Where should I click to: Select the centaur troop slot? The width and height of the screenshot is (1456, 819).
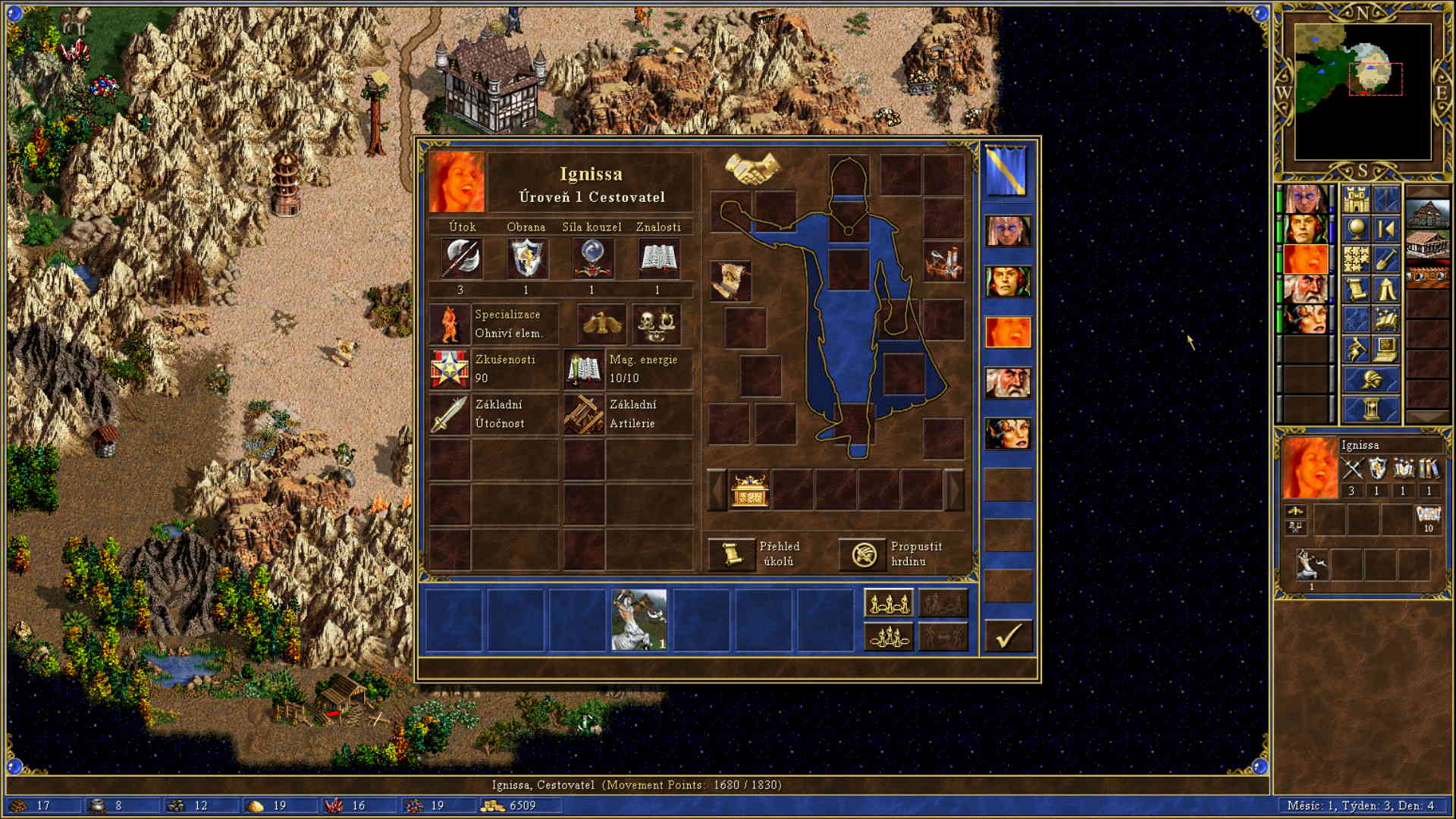click(639, 620)
